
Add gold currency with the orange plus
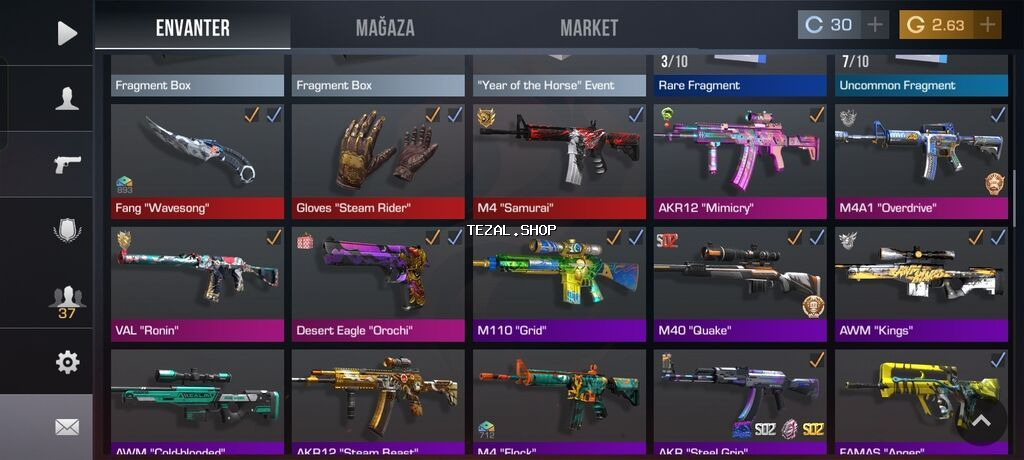coord(988,25)
